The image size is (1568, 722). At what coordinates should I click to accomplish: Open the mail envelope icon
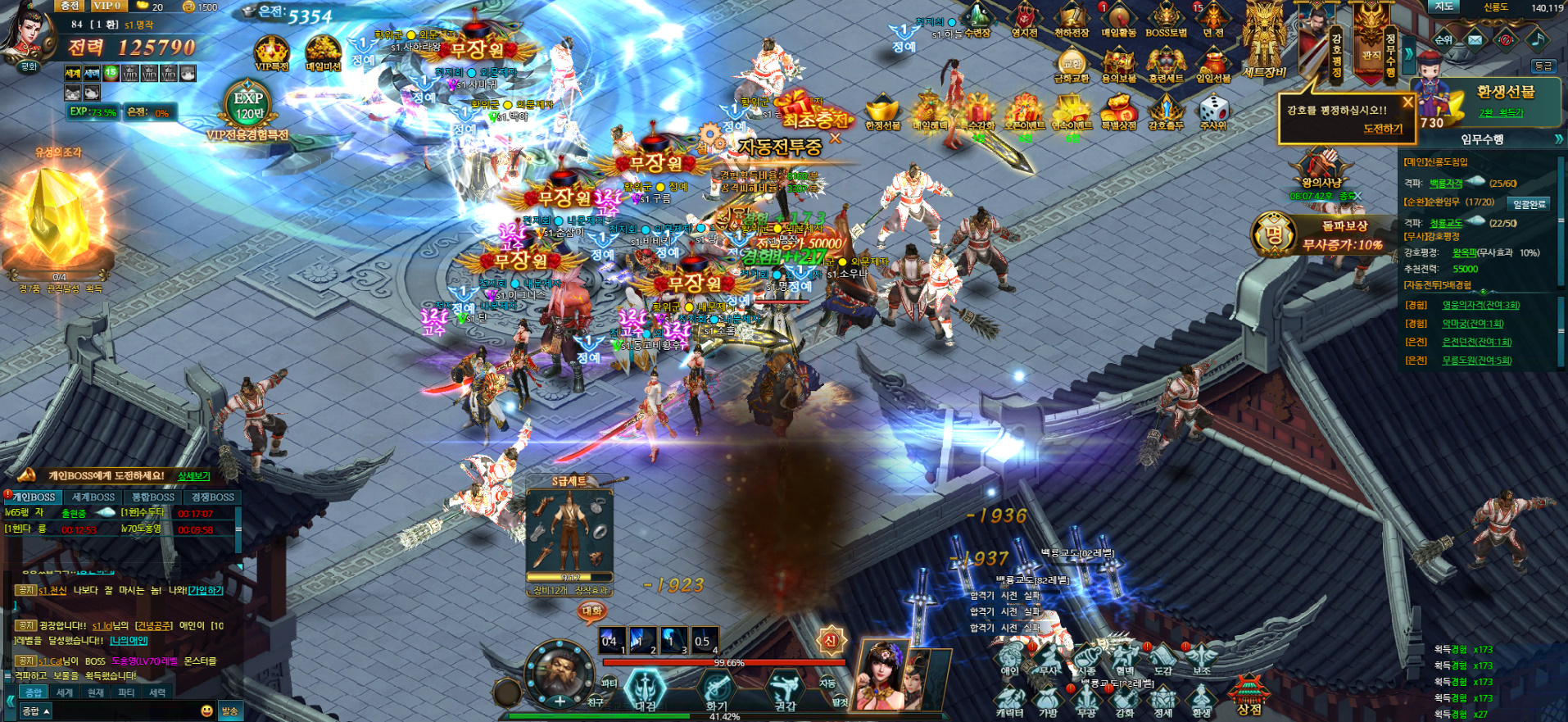tap(1475, 39)
